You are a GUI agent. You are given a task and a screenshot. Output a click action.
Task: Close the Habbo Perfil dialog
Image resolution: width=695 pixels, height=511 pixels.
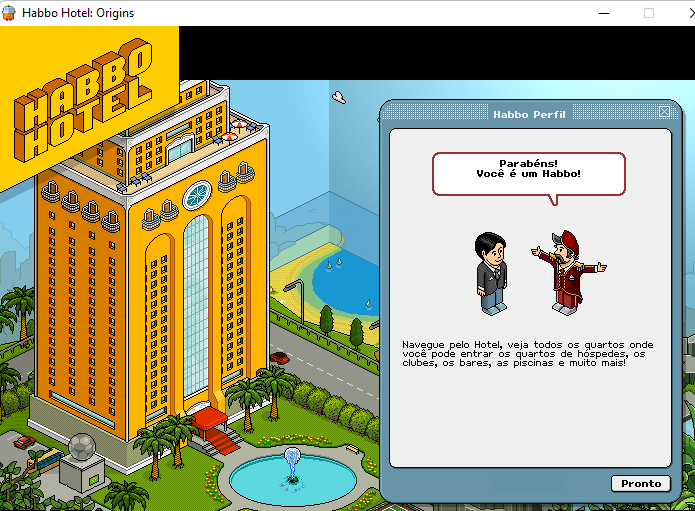(x=664, y=112)
